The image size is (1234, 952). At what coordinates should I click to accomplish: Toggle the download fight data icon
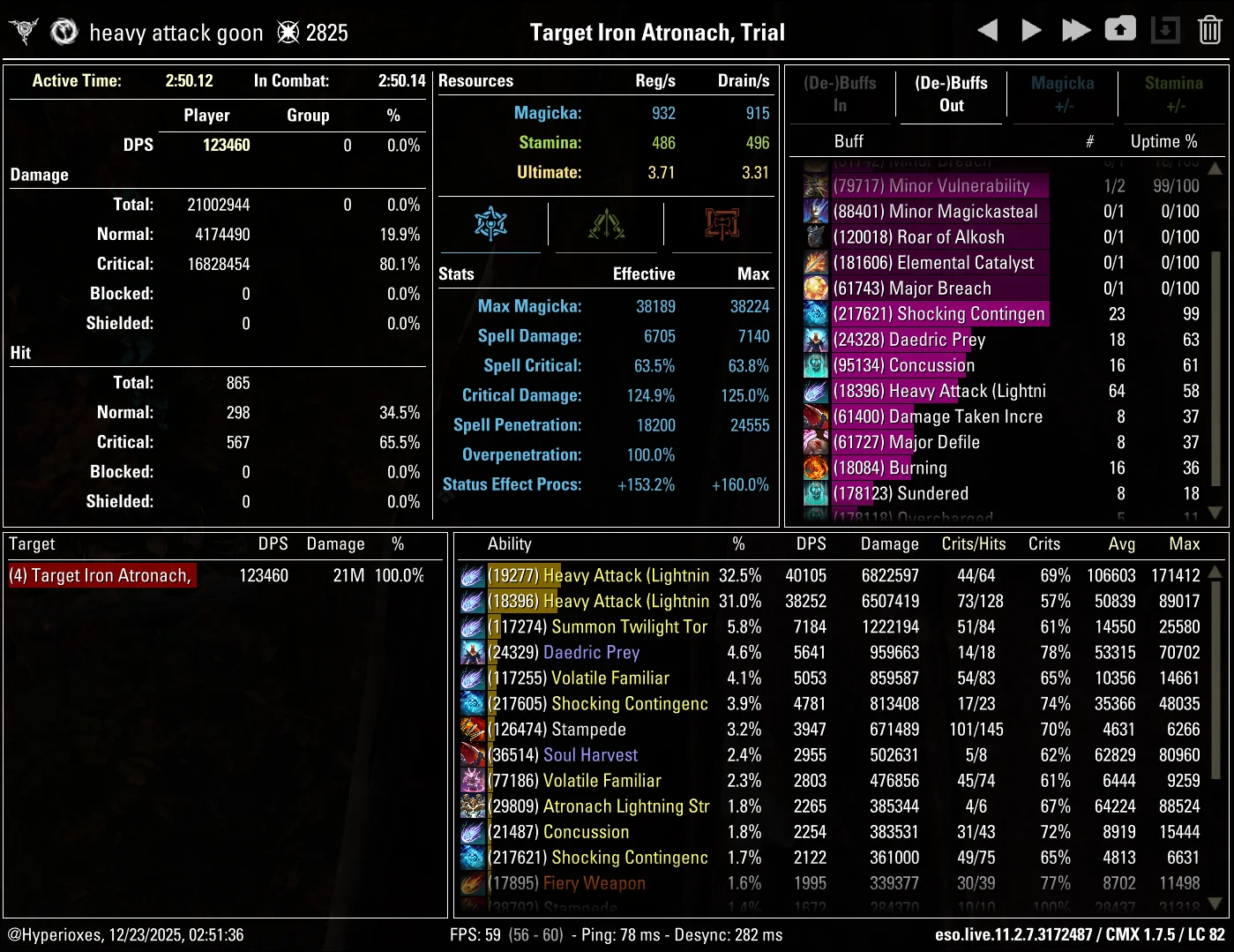click(1165, 29)
